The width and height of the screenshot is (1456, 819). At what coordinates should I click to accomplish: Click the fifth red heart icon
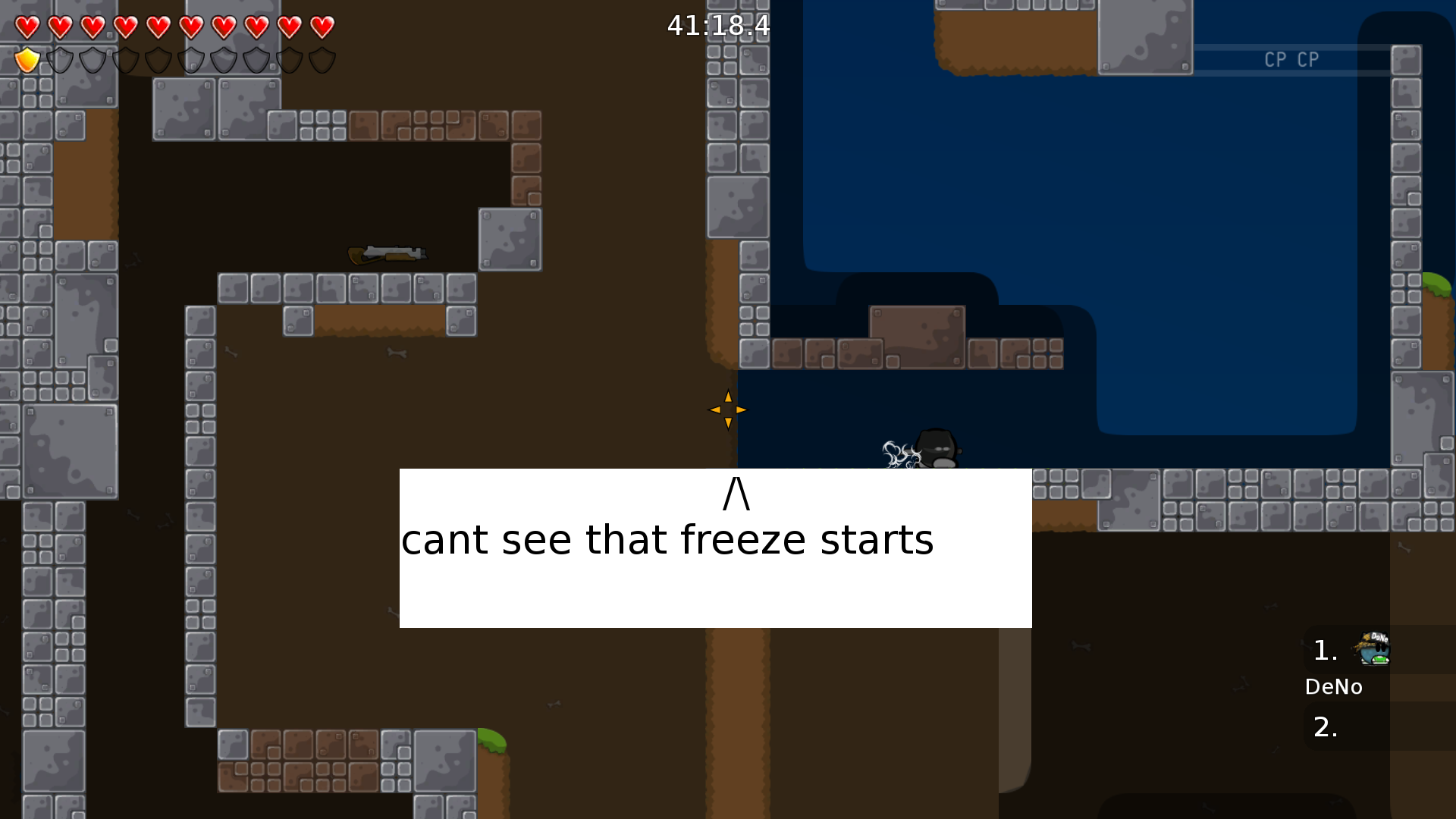(158, 27)
